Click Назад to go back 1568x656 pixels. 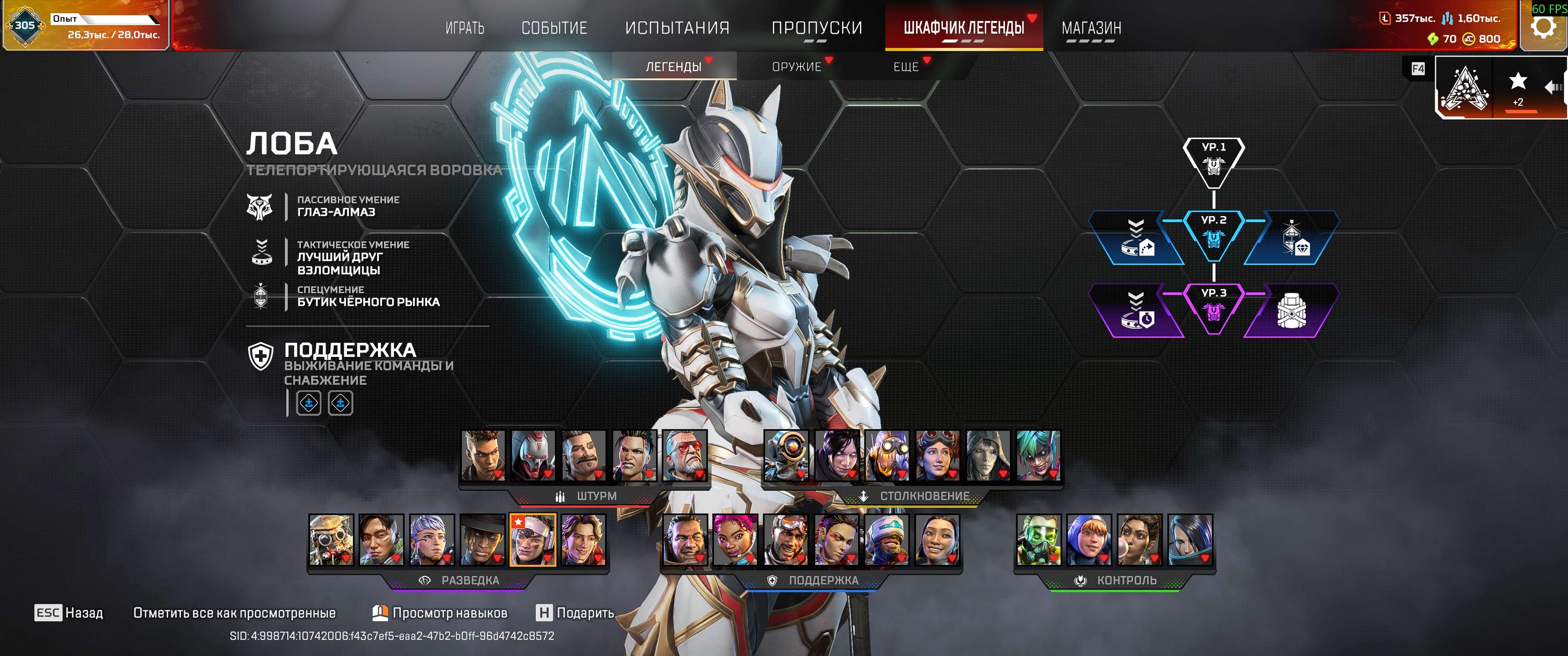69,613
